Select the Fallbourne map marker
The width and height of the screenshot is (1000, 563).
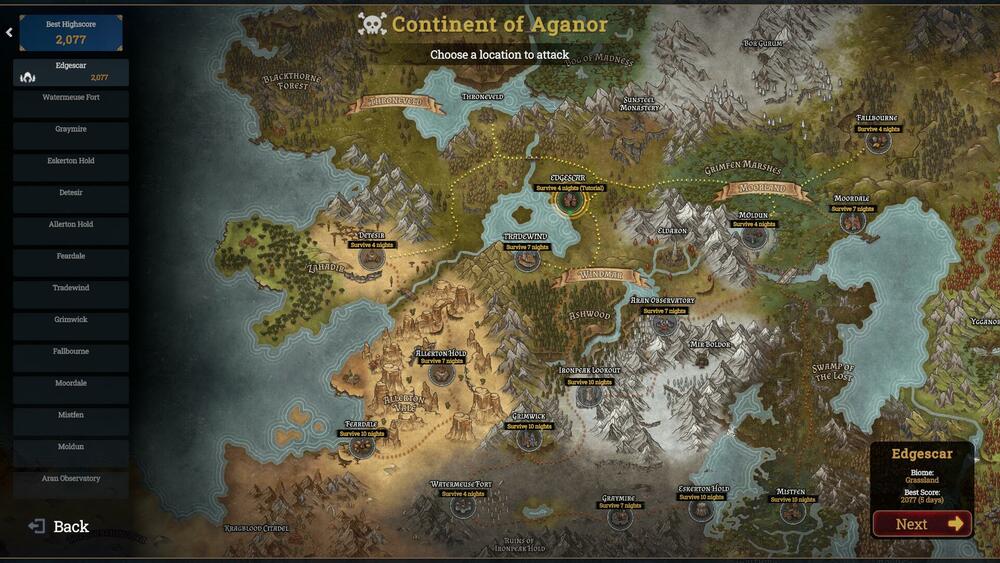pyautogui.click(x=878, y=142)
